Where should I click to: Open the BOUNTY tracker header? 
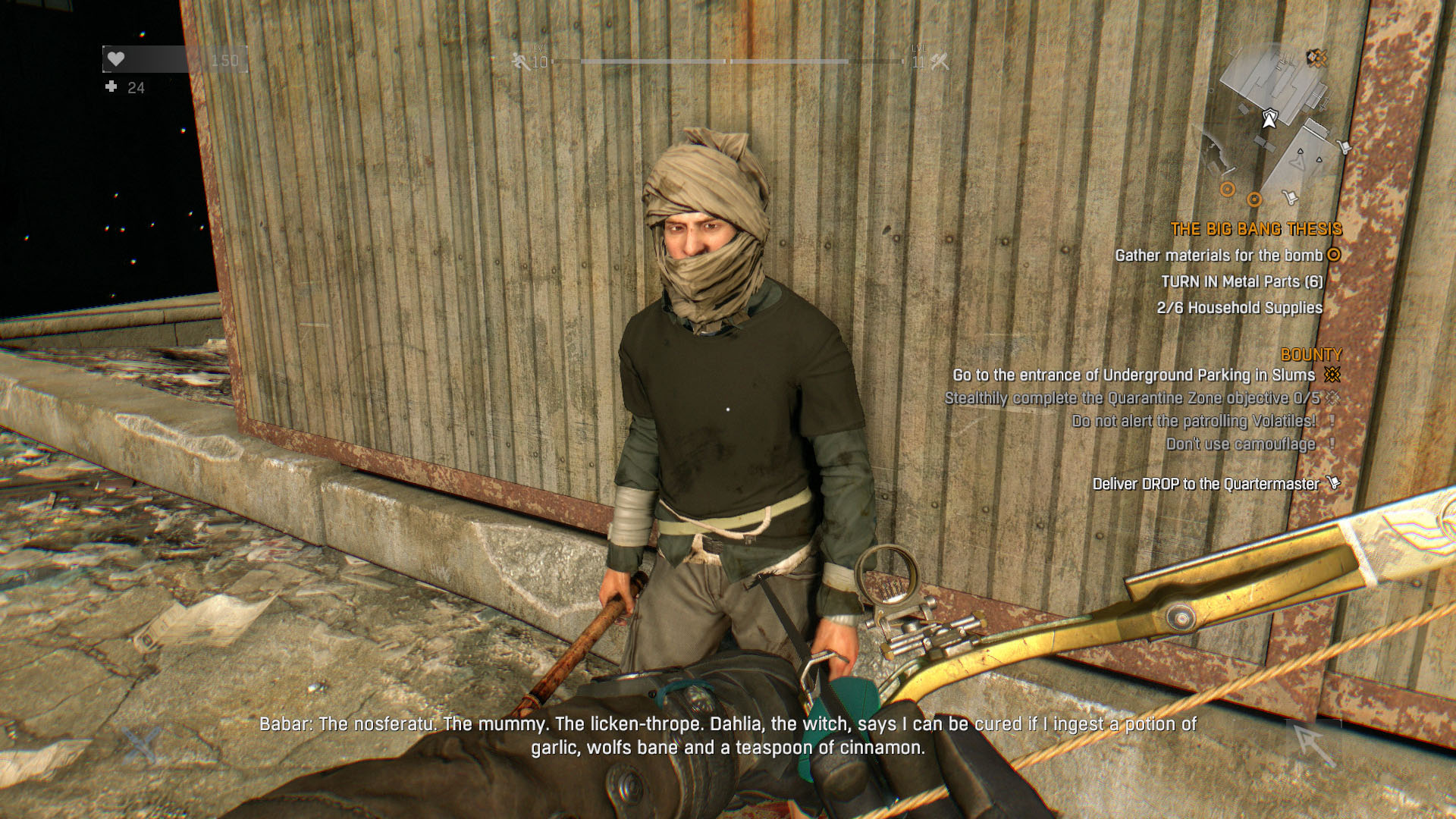[1310, 354]
